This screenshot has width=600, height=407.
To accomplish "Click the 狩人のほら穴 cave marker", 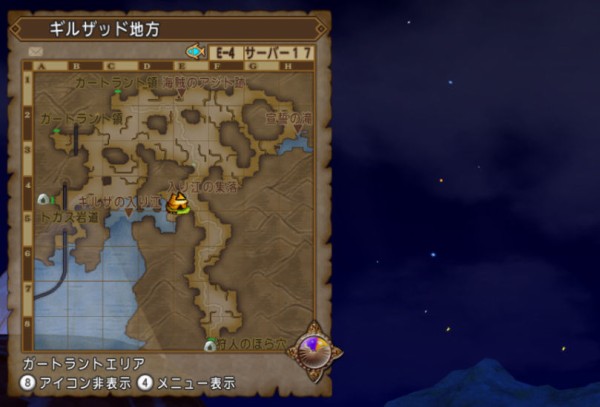I will tap(209, 346).
